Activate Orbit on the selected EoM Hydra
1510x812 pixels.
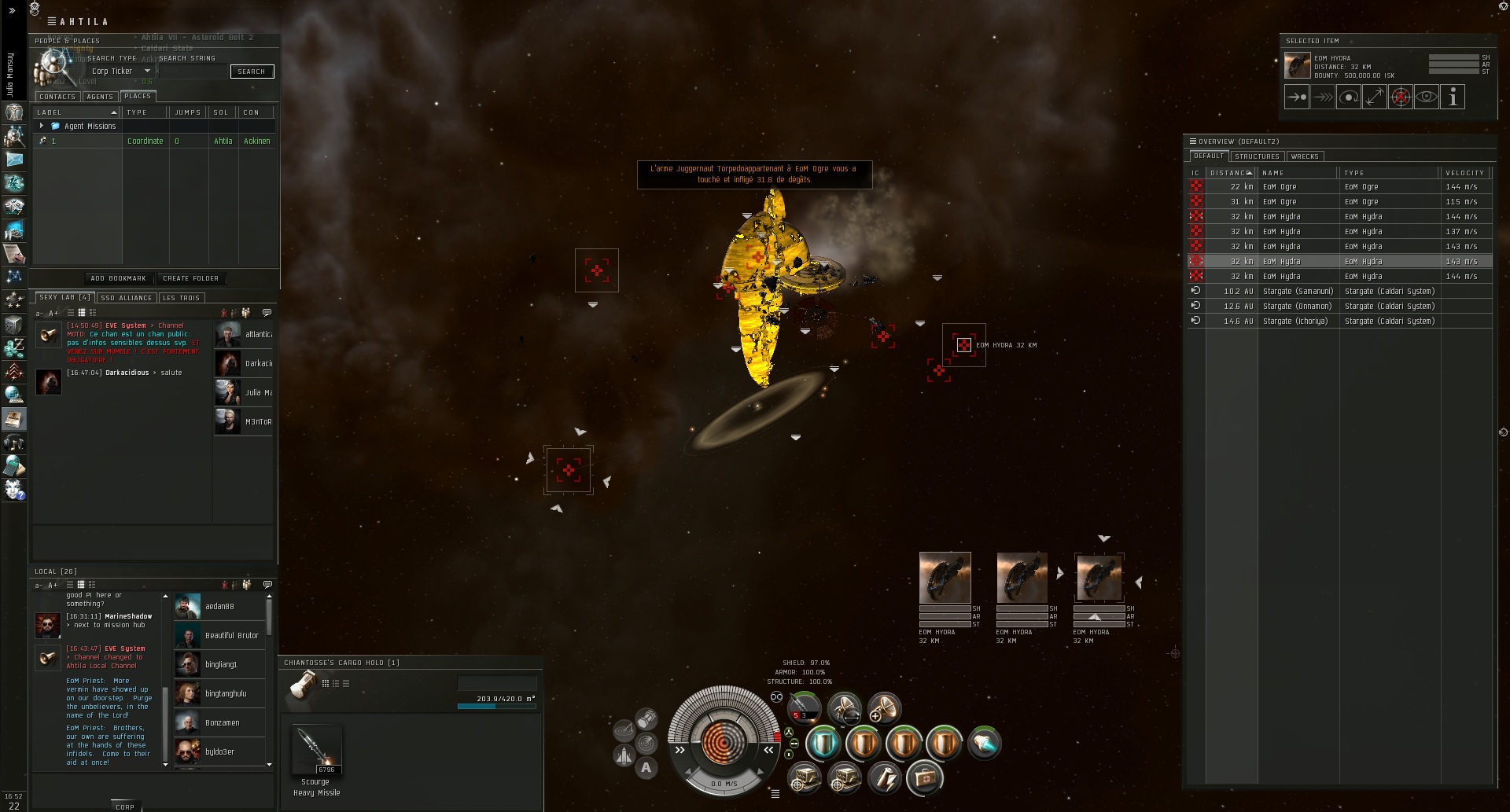1349,97
